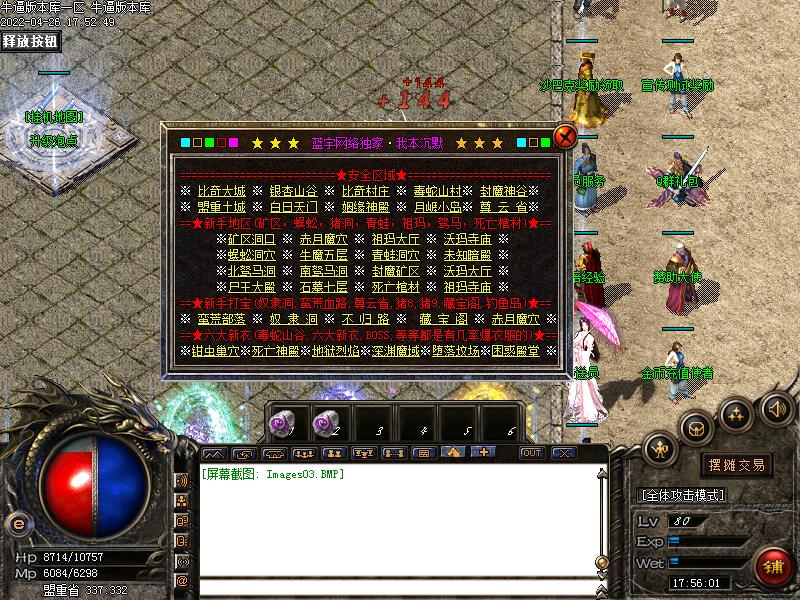Toggle the speaker sound icon
The height and width of the screenshot is (600, 800).
777,408
